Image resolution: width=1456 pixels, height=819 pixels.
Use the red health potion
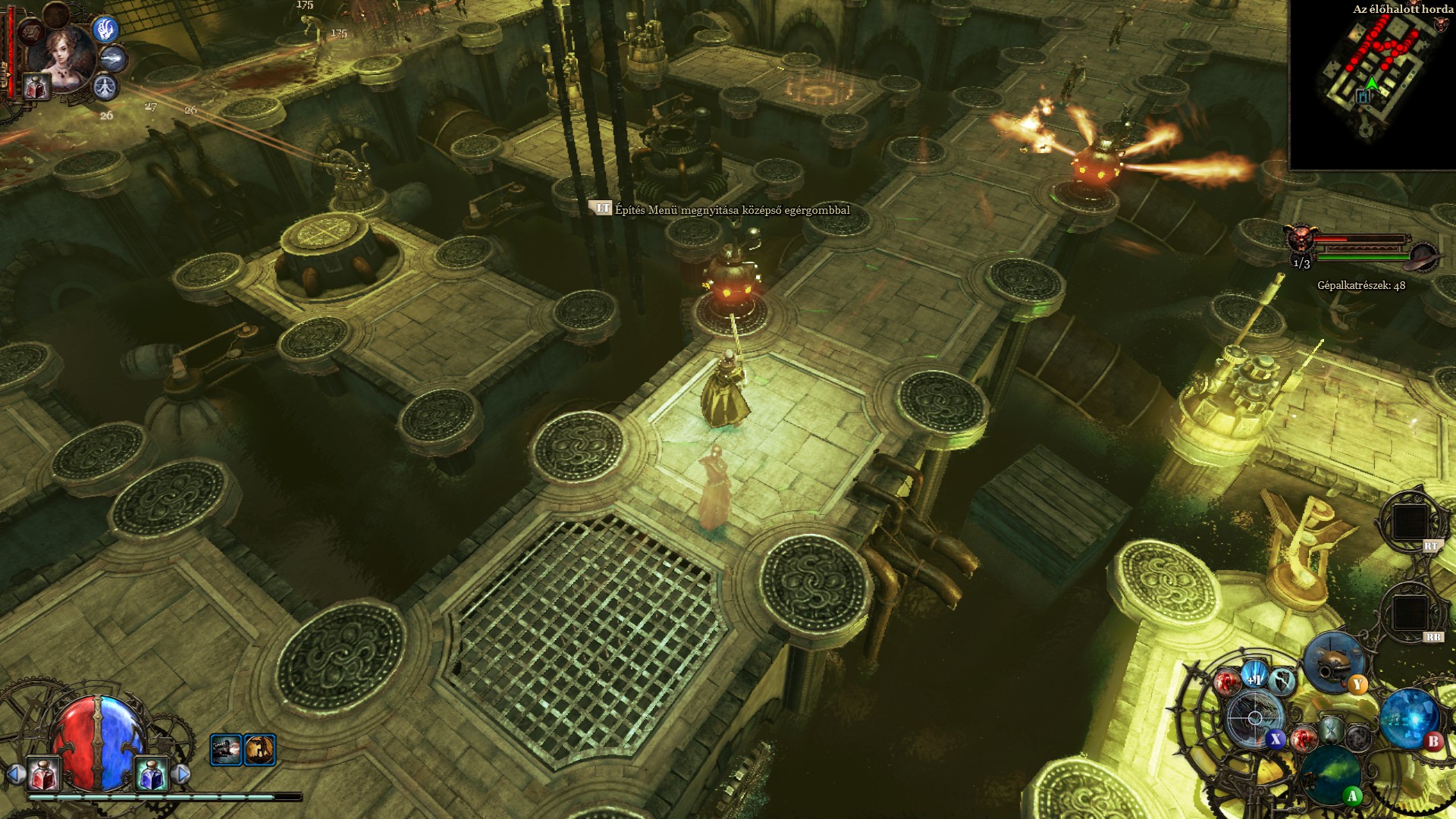(x=44, y=774)
